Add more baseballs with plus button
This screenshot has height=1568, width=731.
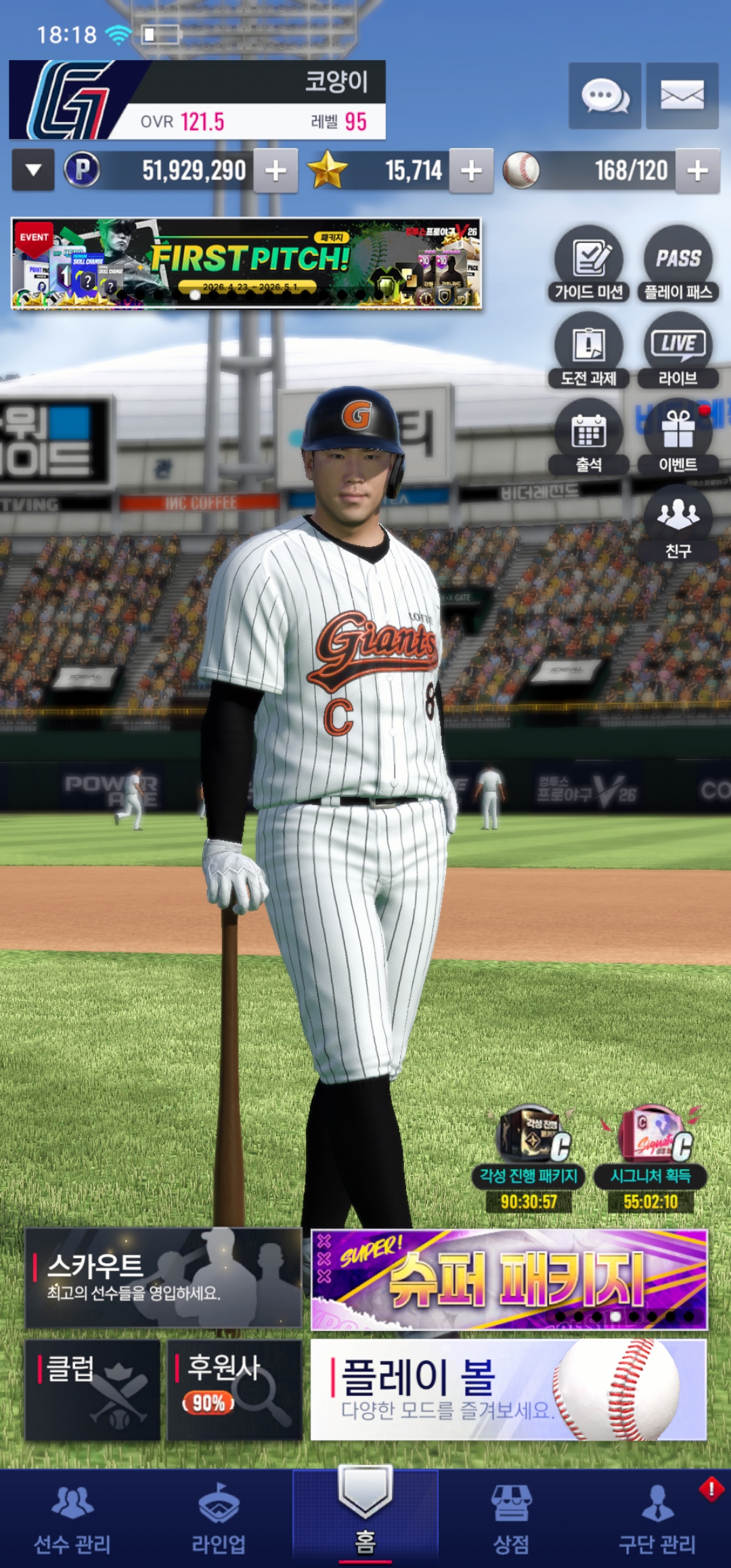click(x=697, y=171)
